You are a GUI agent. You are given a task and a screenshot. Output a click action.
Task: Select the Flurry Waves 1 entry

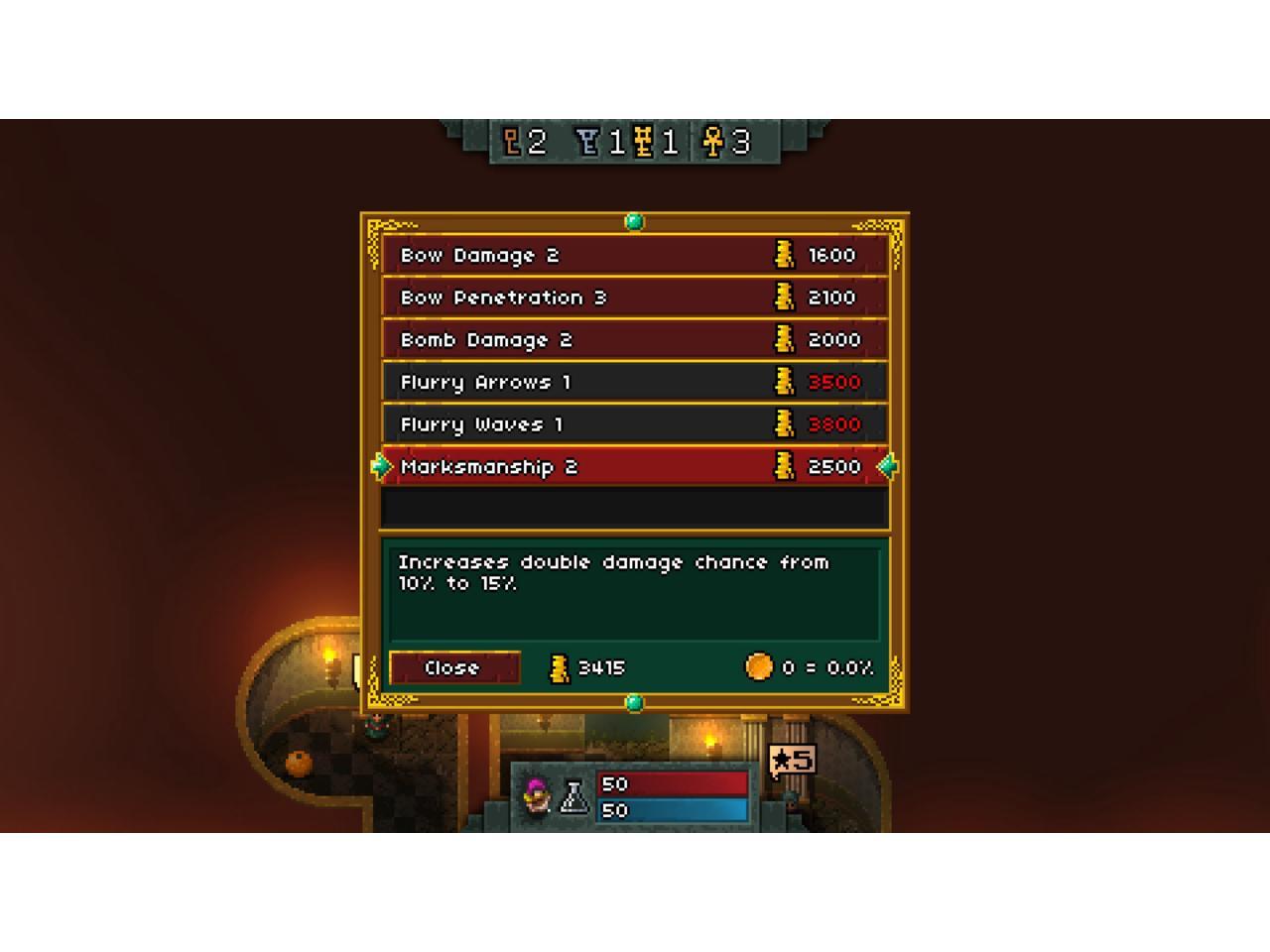[634, 424]
